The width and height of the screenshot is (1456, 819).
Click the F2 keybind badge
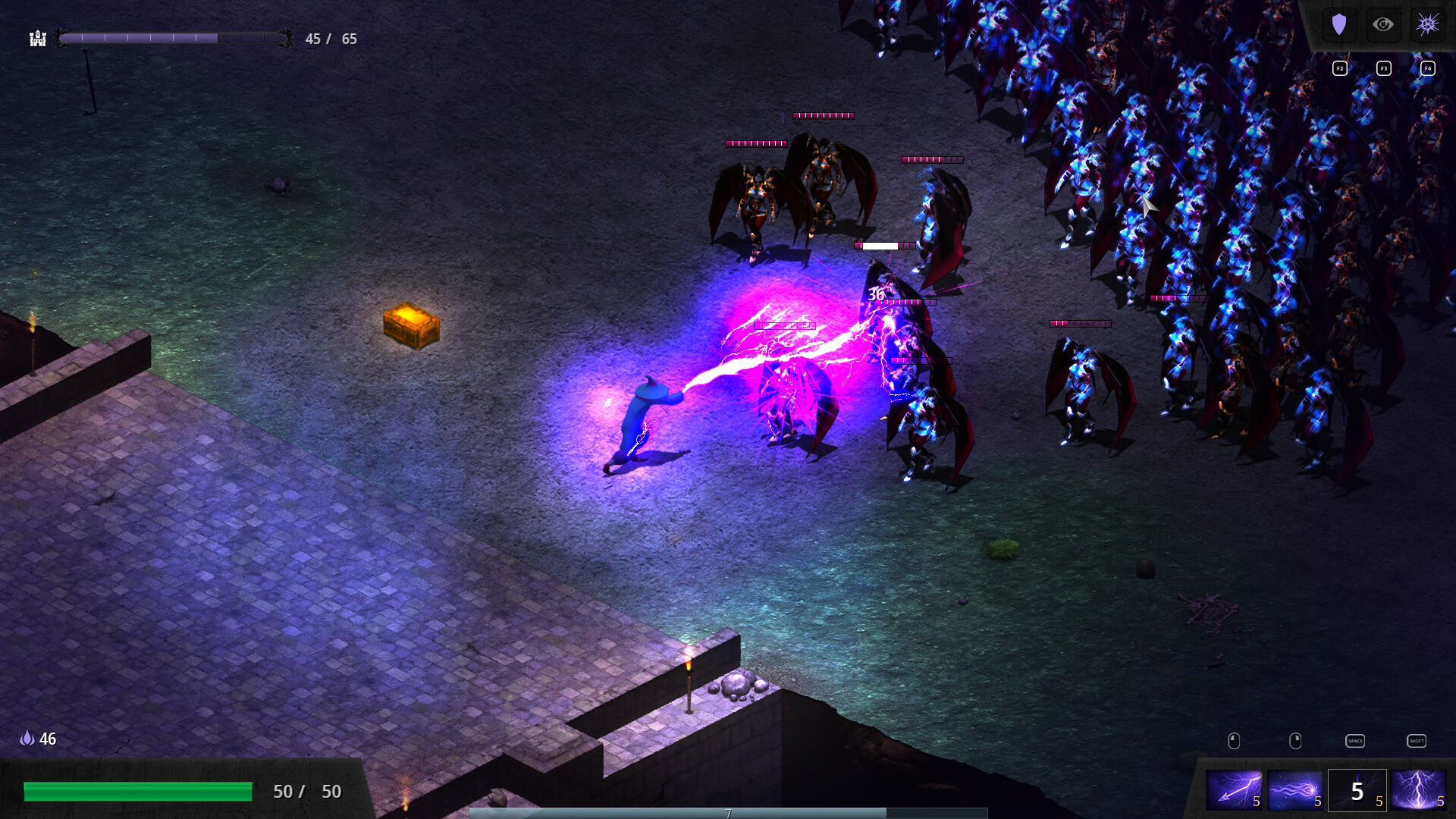point(1340,67)
